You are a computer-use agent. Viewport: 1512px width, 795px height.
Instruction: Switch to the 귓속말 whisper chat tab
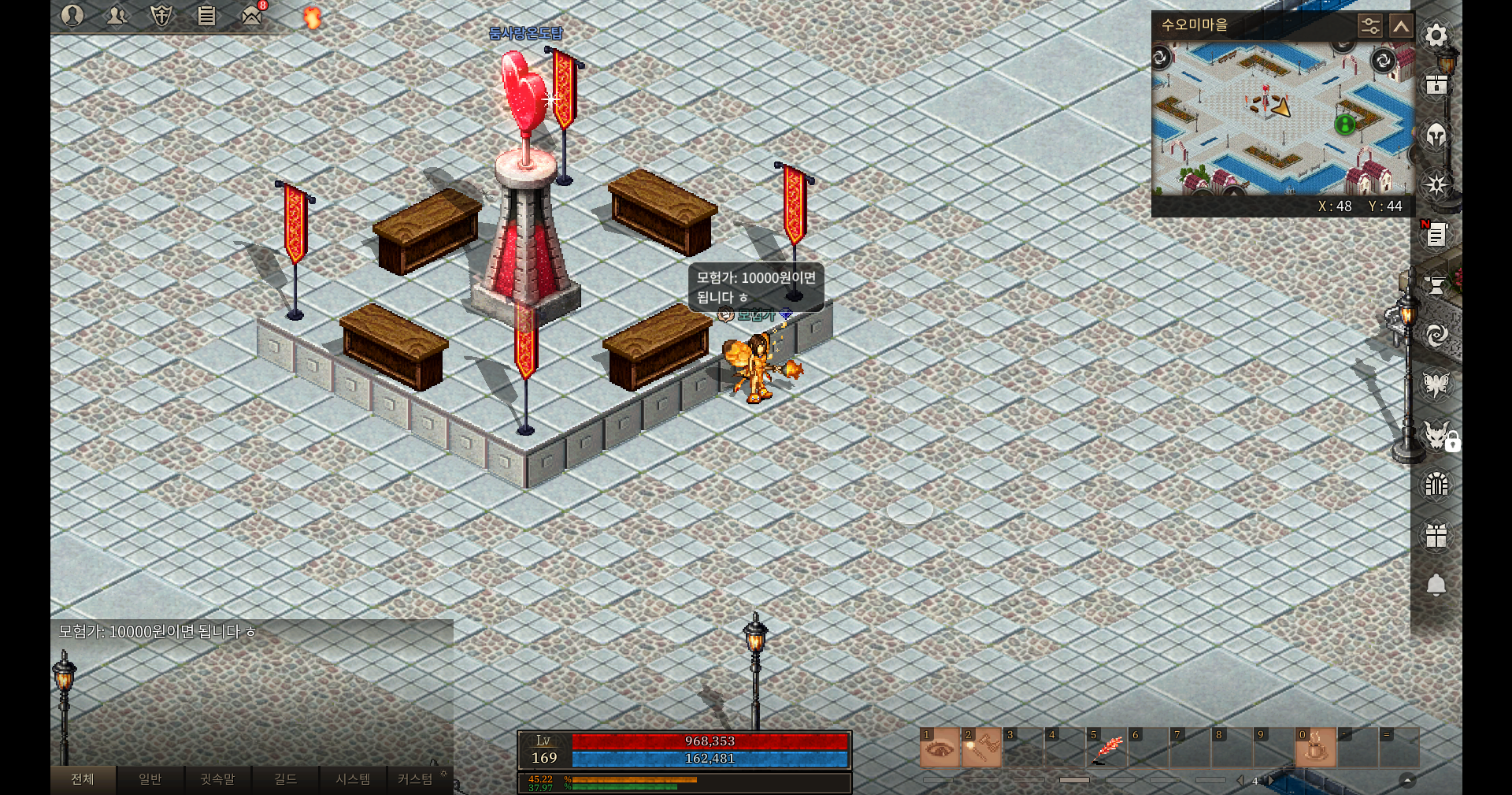[x=217, y=779]
